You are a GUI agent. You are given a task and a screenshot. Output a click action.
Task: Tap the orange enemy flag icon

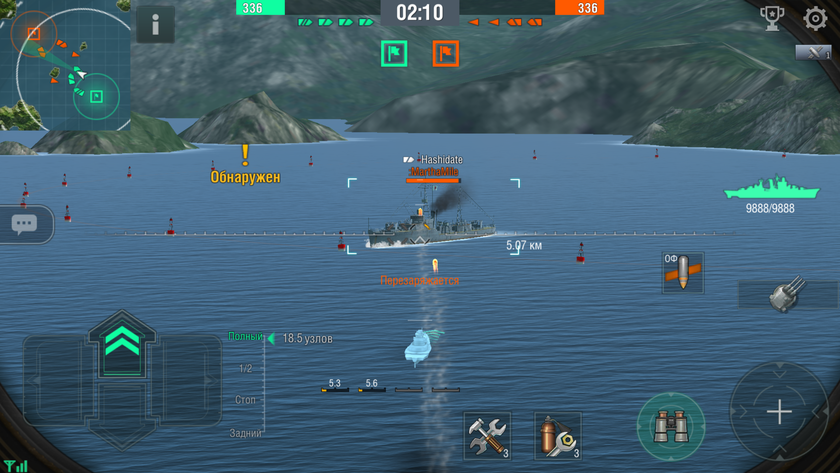click(x=445, y=52)
